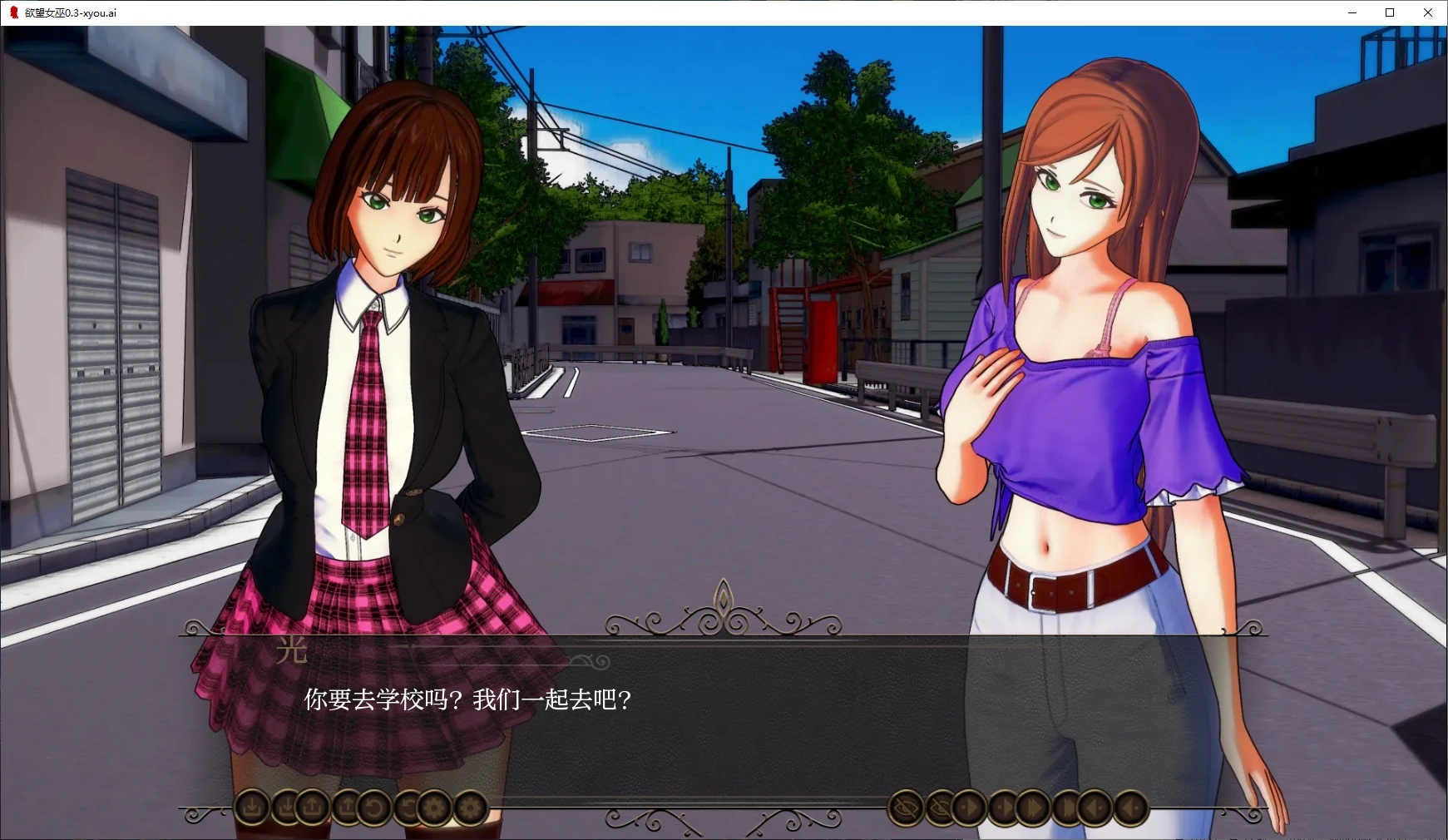Image resolution: width=1448 pixels, height=840 pixels.
Task: Click the dialogue text box to advance
Action: pos(724,724)
